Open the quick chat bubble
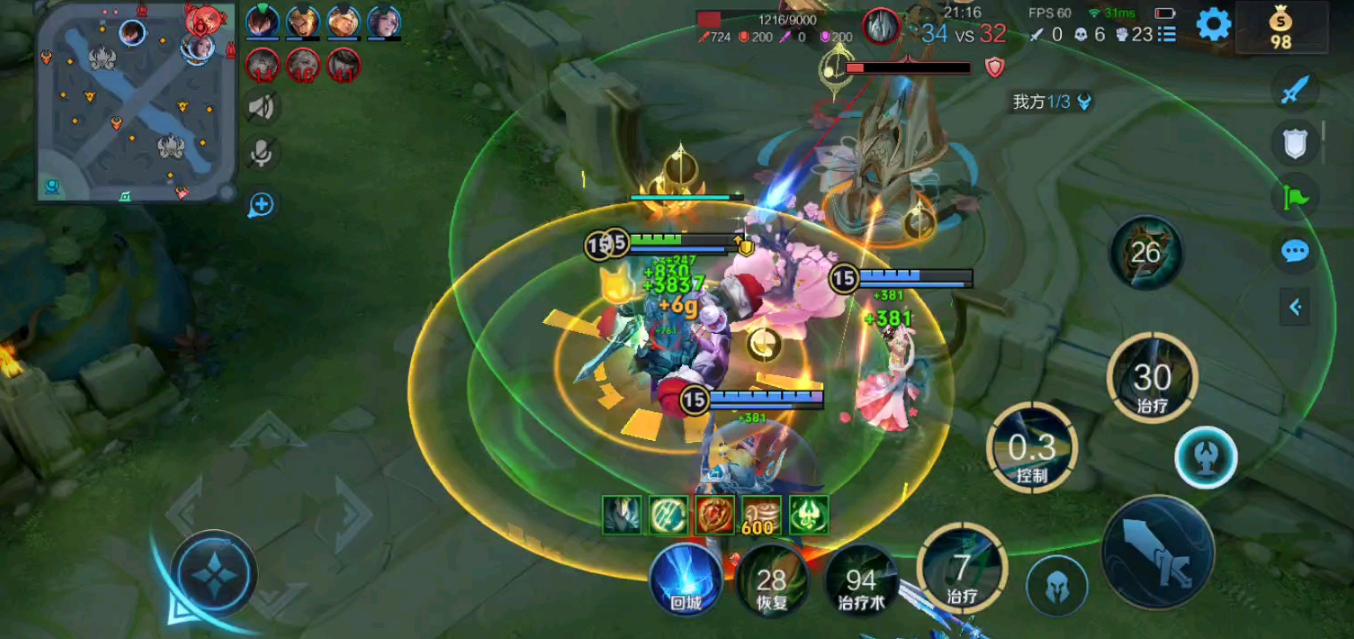Viewport: 1354px width, 639px height. tap(1295, 251)
